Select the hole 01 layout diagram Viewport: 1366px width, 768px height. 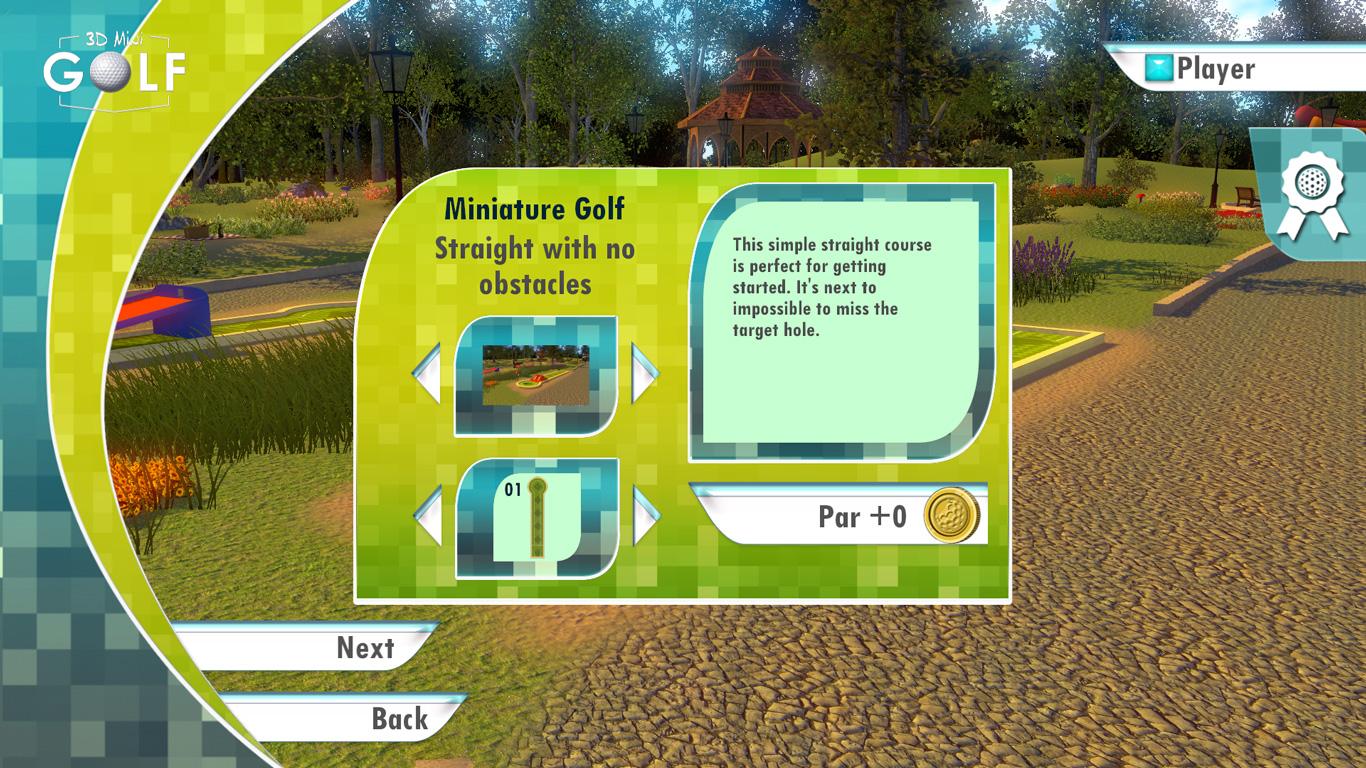point(536,520)
